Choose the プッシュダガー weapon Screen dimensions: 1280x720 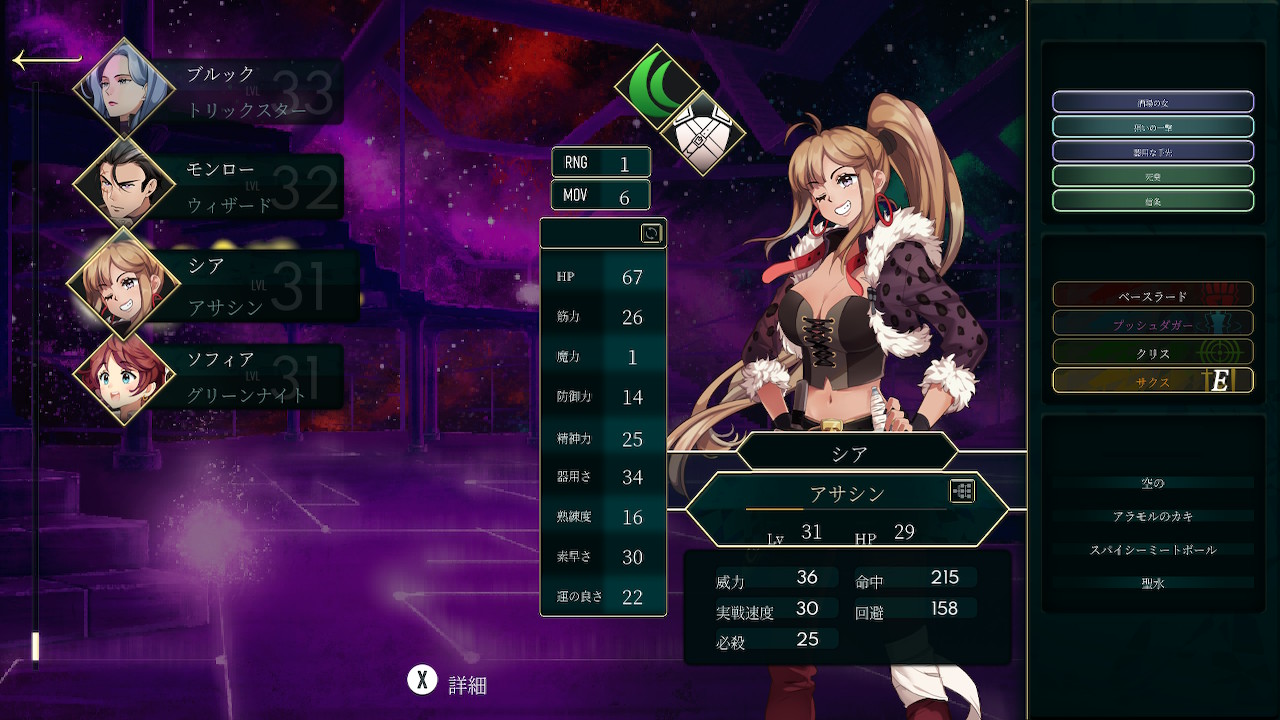click(1152, 324)
